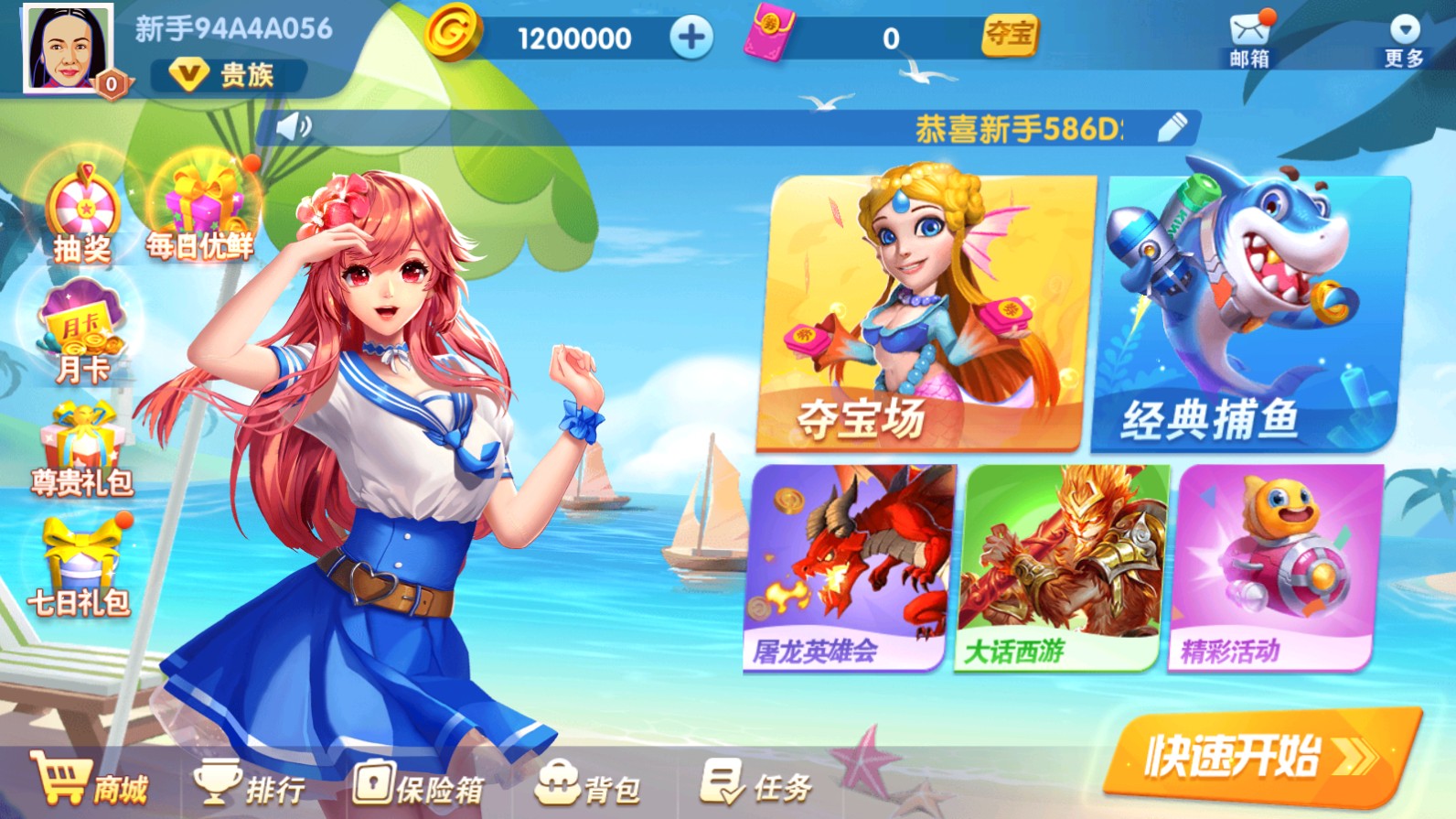The height and width of the screenshot is (819, 1456).
Task: Edit the announcement with the pencil icon
Action: [x=1172, y=127]
